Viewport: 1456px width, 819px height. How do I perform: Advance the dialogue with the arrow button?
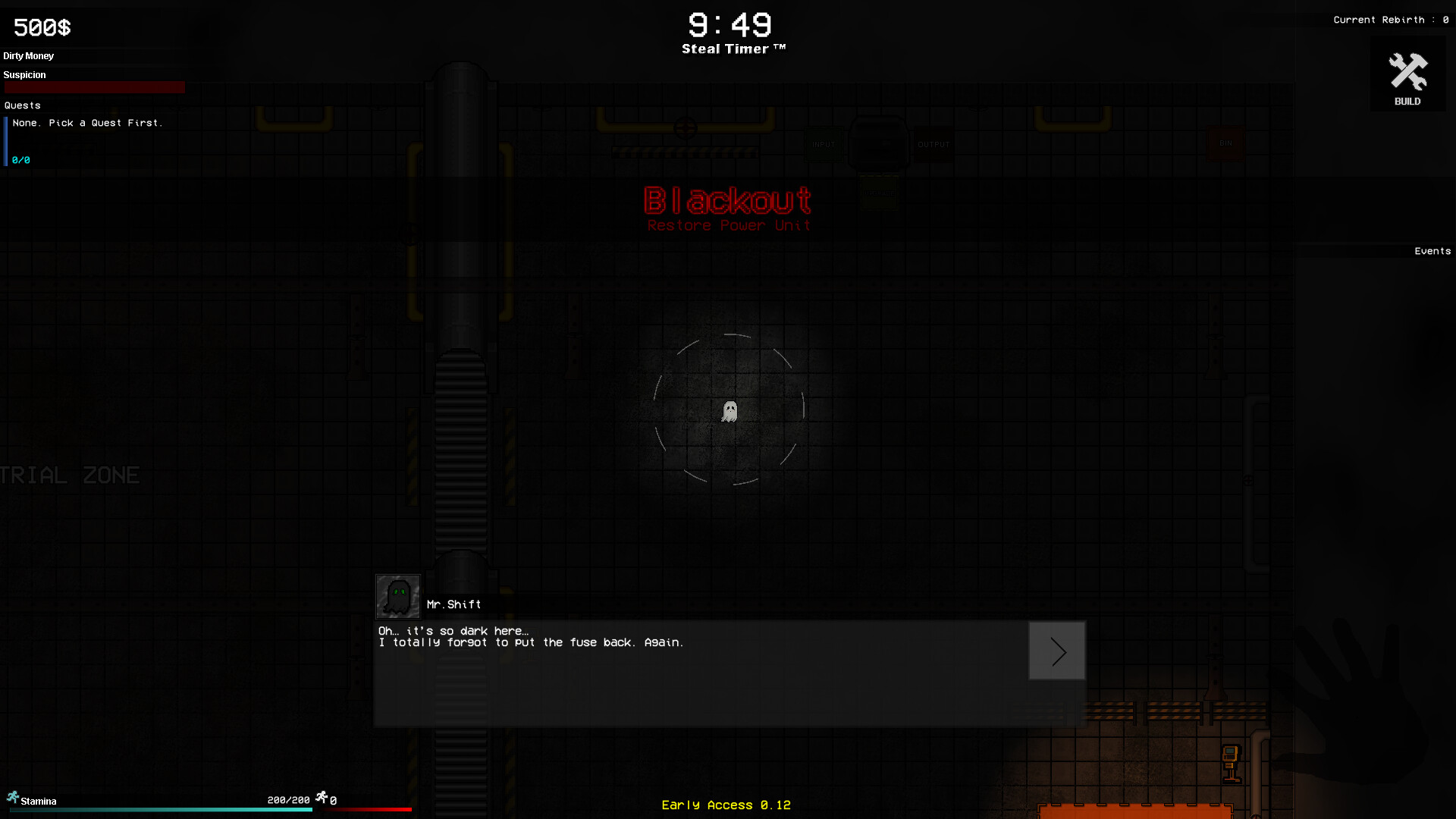pyautogui.click(x=1056, y=651)
